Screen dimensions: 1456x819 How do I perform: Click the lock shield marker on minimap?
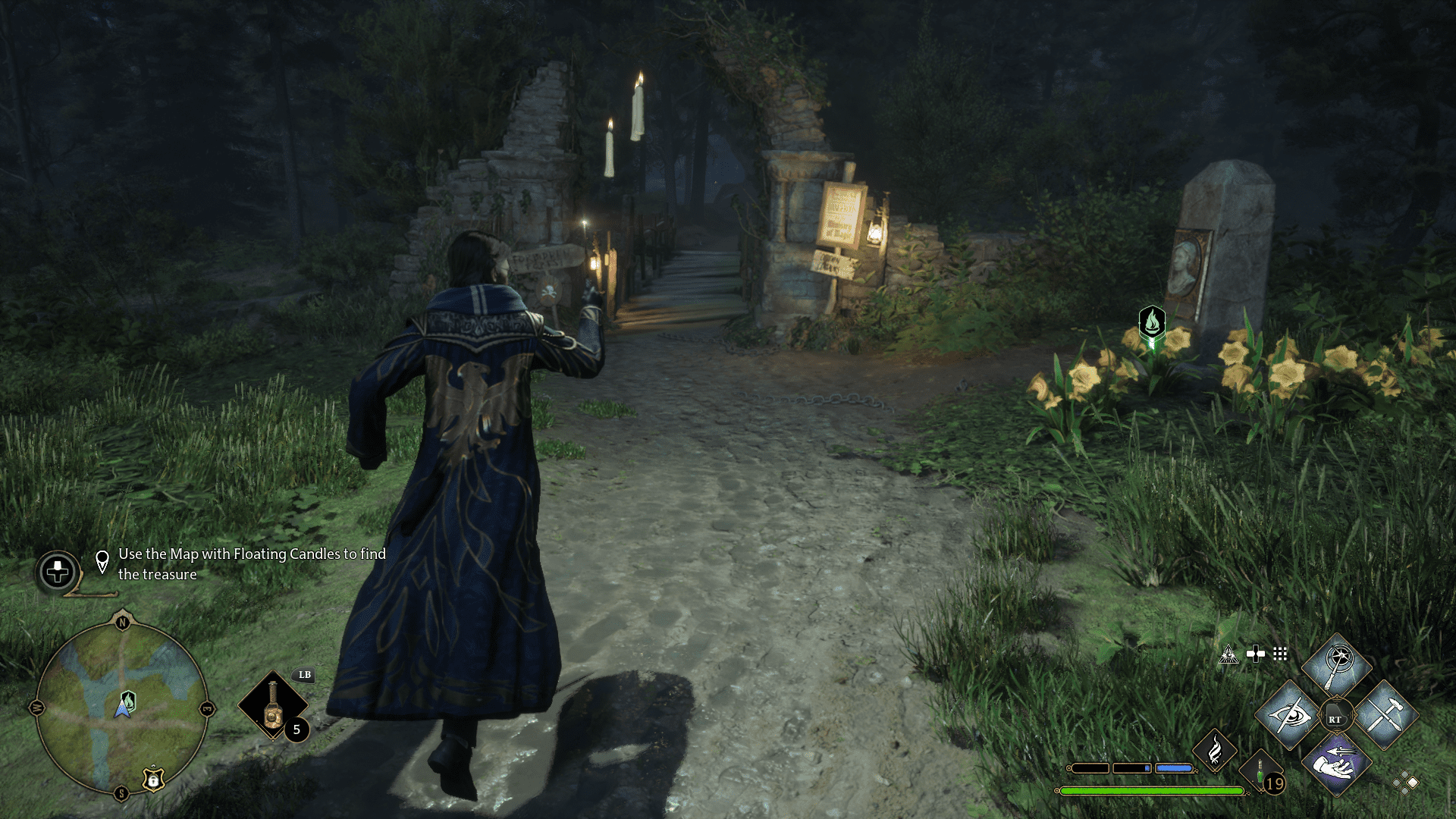coord(153,779)
